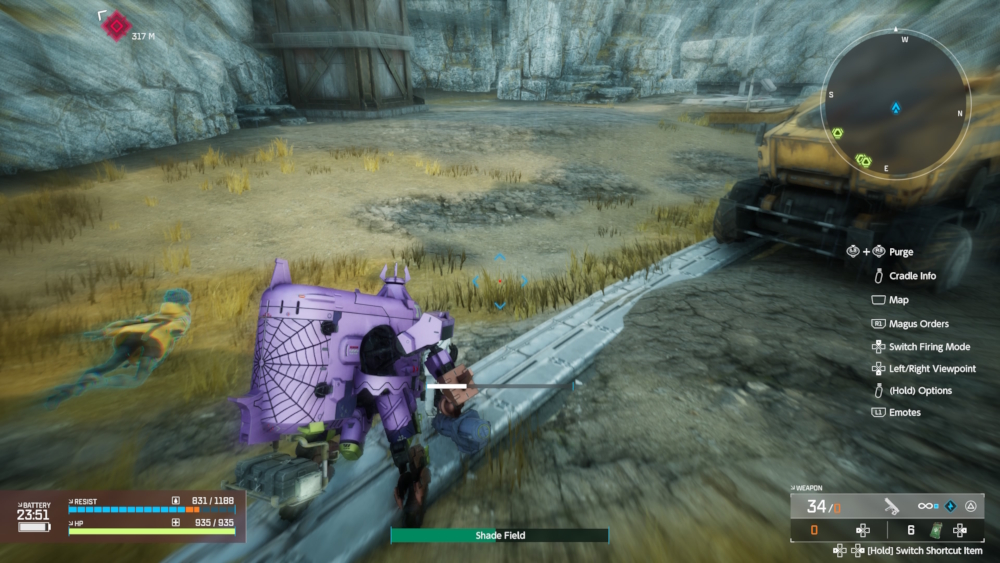Choose the Purge option in the shortcut list
This screenshot has height=563, width=1000.
[x=900, y=252]
